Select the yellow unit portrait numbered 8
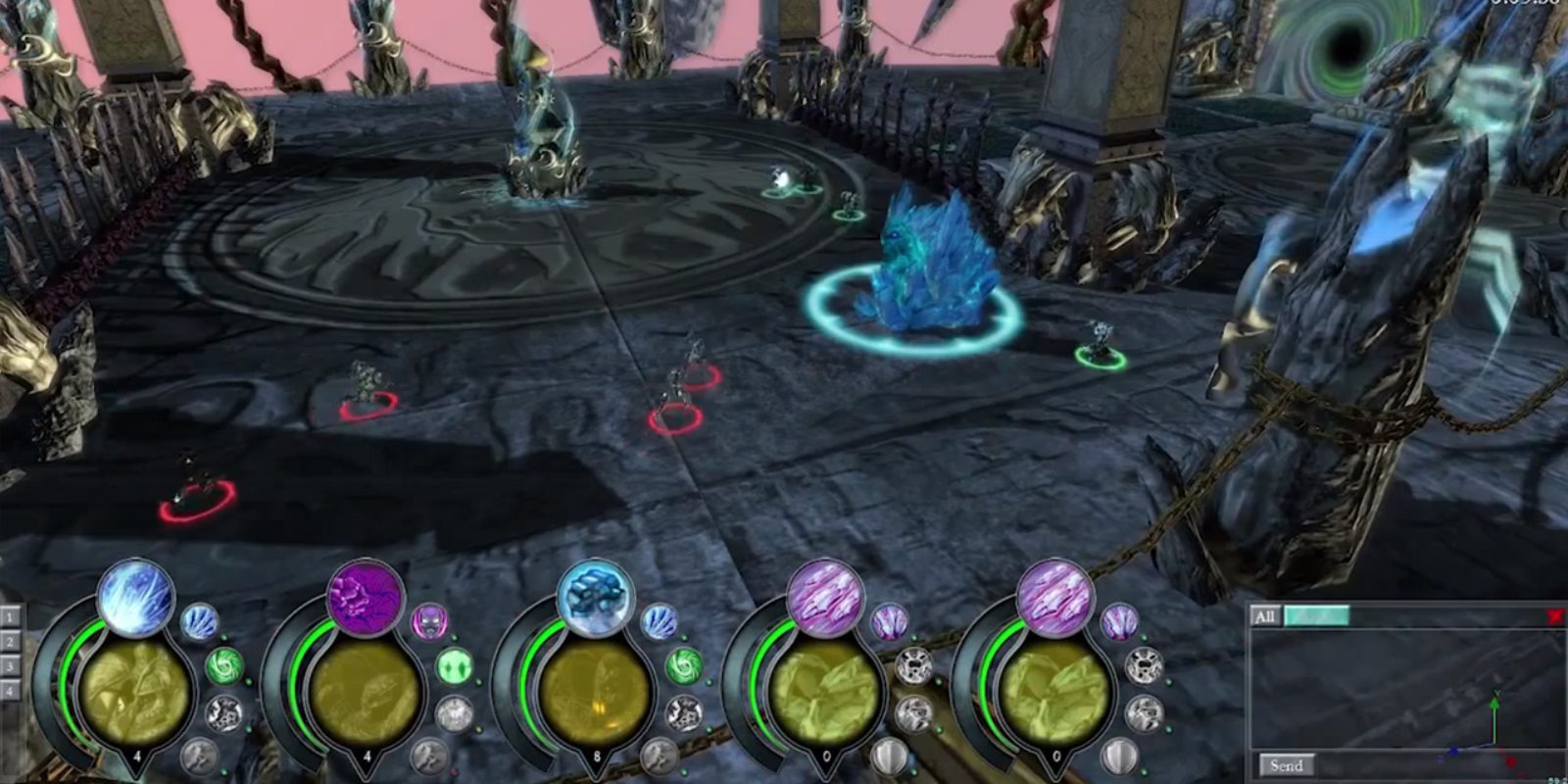This screenshot has width=1568, height=784. coord(596,691)
